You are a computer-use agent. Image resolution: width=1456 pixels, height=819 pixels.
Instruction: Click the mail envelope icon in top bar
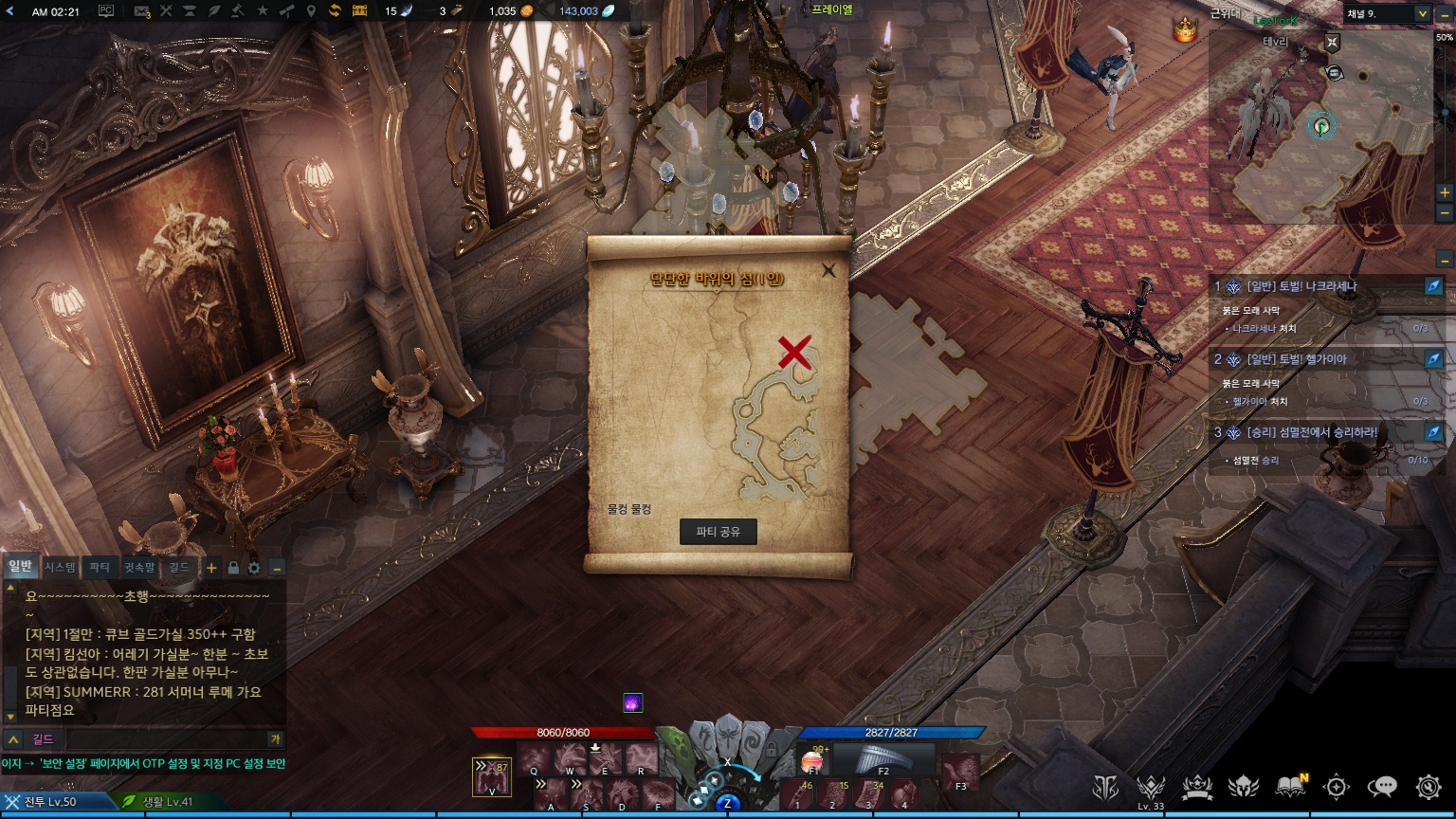tap(142, 11)
